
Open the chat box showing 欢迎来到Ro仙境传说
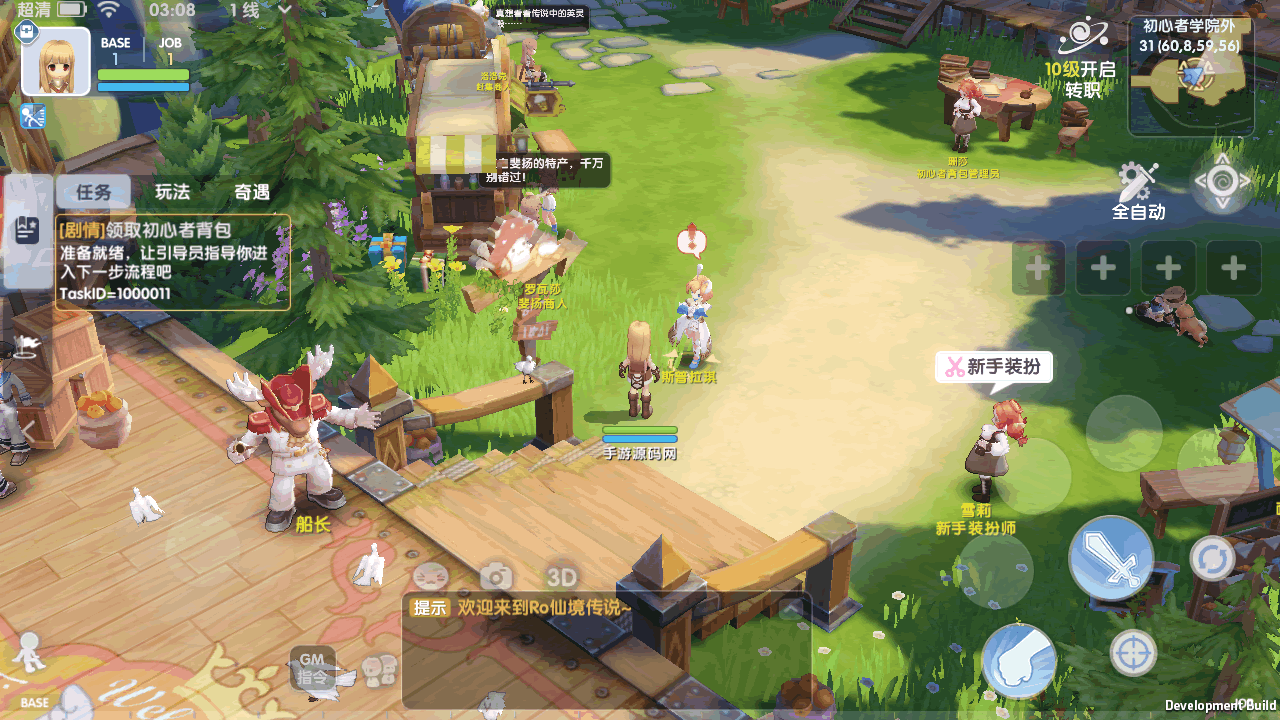pyautogui.click(x=605, y=650)
